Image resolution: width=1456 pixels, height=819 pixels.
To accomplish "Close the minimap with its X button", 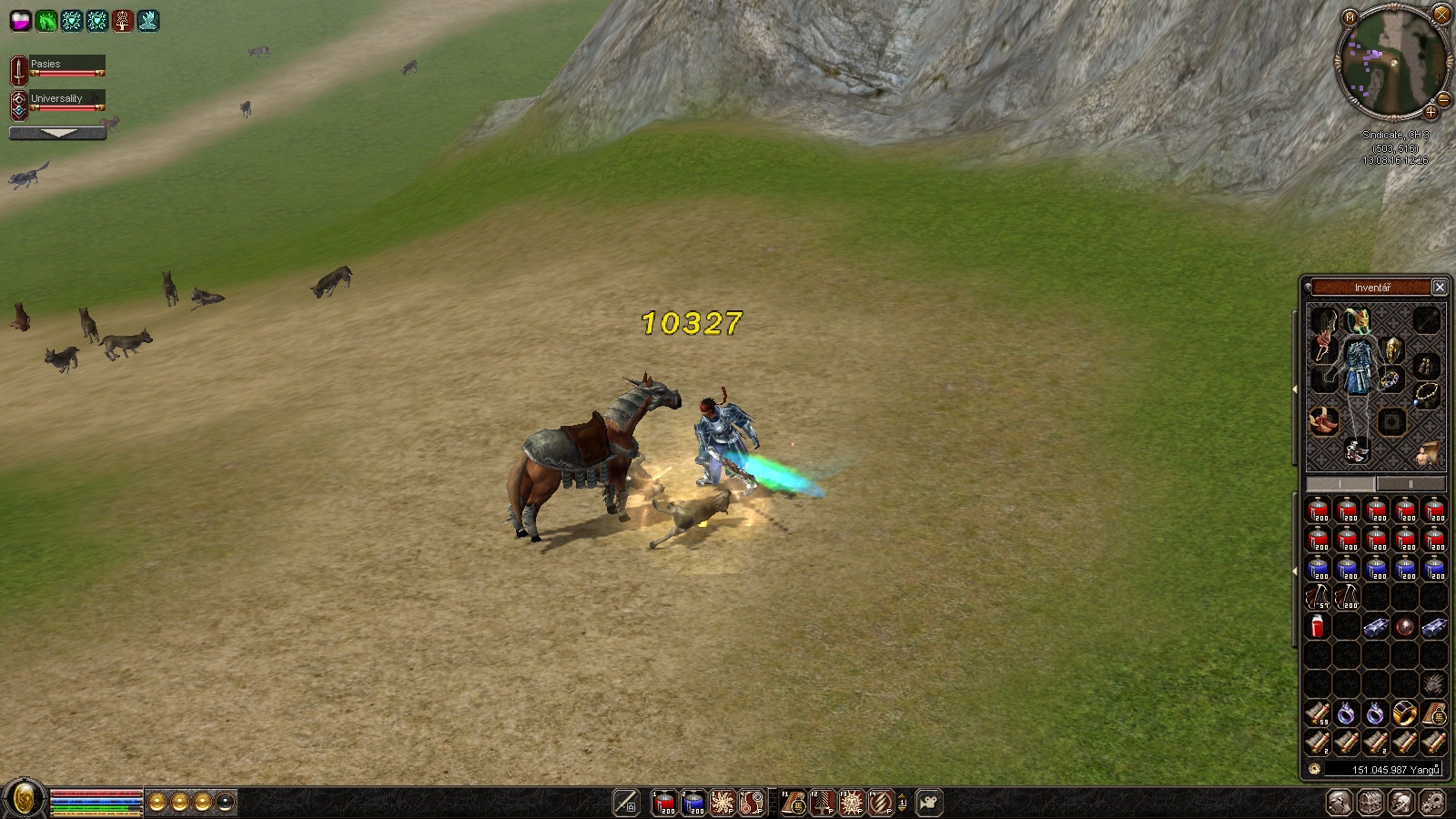I will (x=1441, y=14).
